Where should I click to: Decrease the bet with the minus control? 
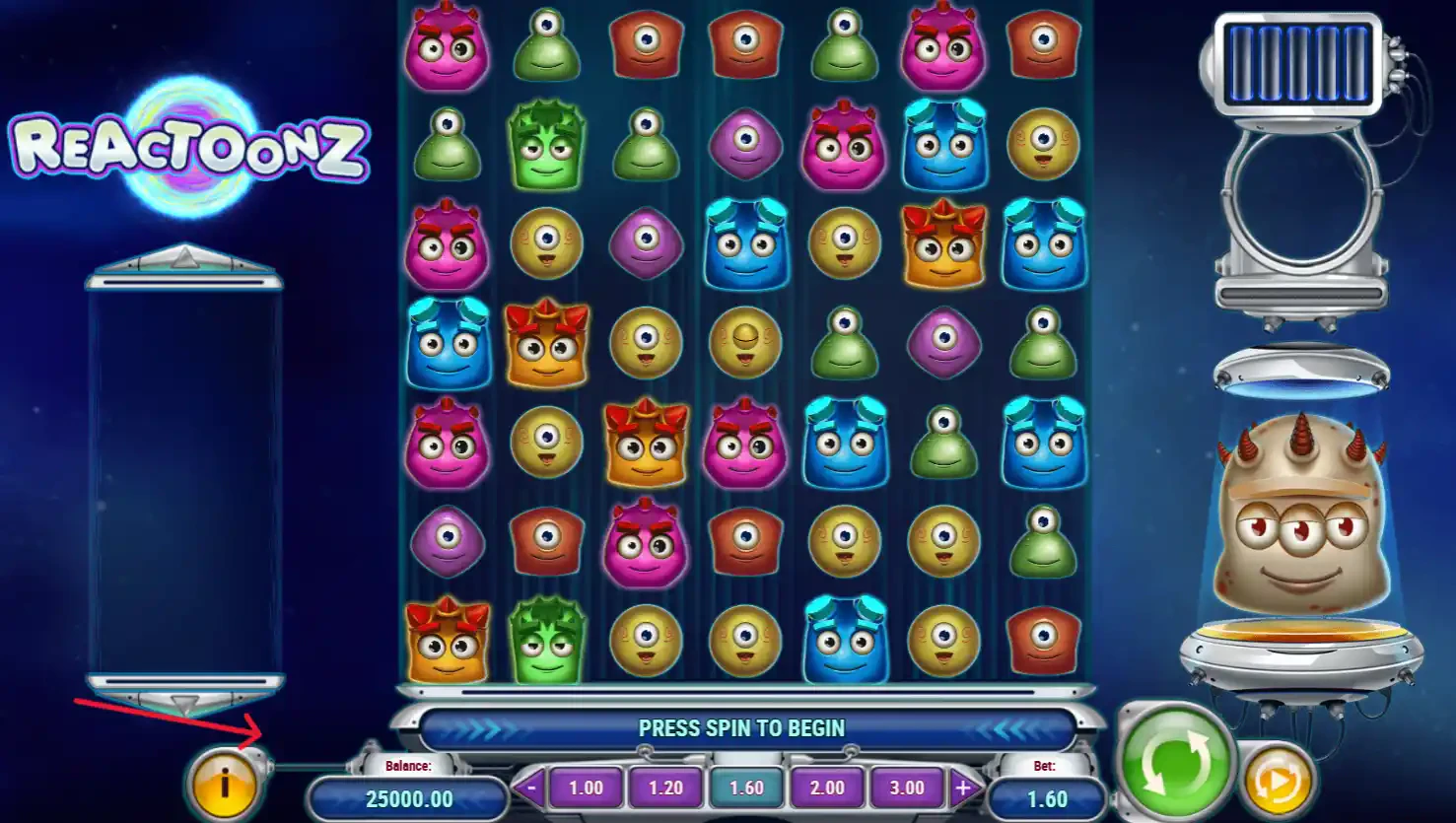tap(529, 788)
